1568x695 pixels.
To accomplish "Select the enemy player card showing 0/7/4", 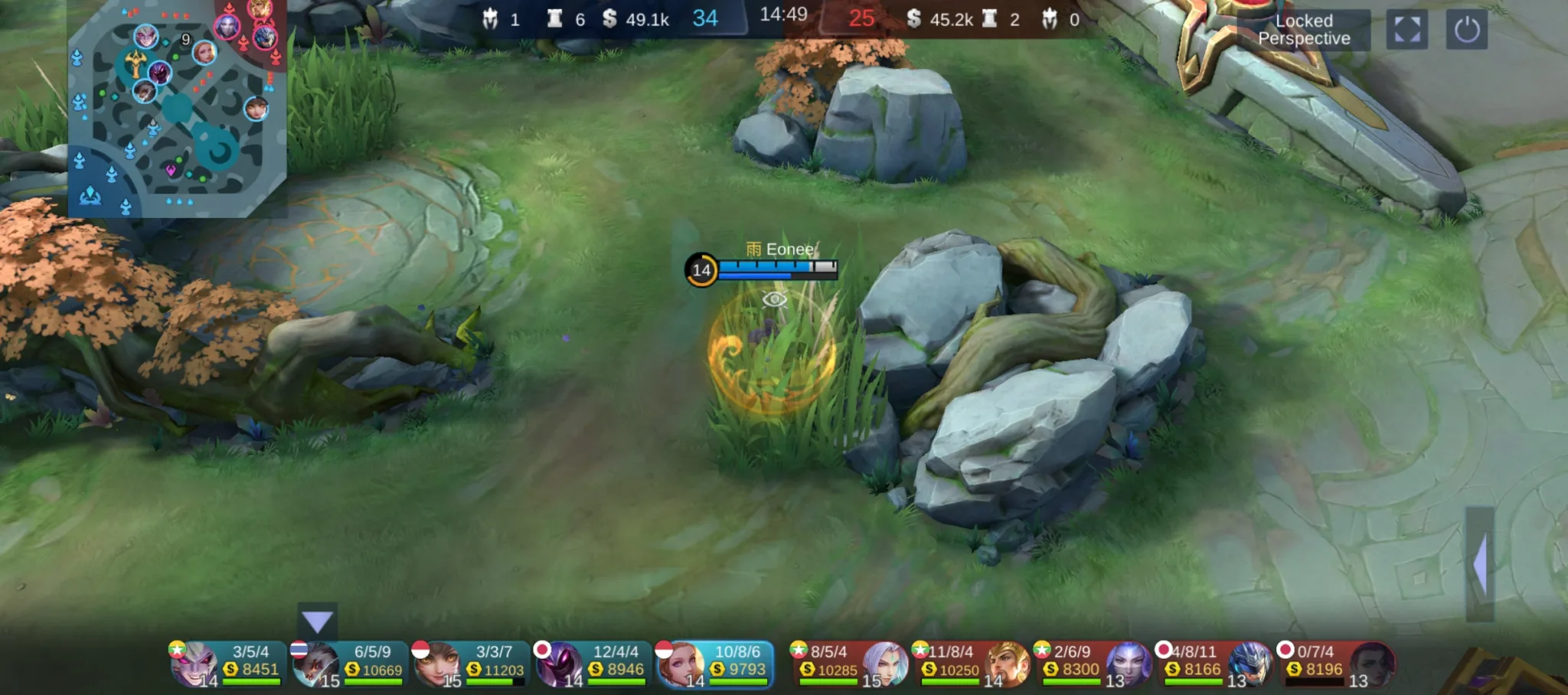I will [1335, 664].
